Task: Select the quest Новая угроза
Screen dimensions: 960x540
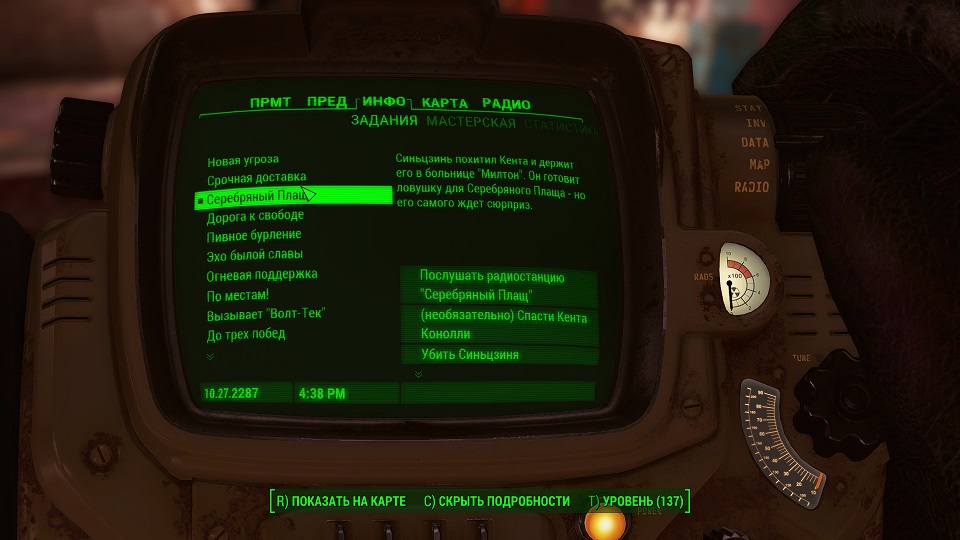Action: pos(243,160)
